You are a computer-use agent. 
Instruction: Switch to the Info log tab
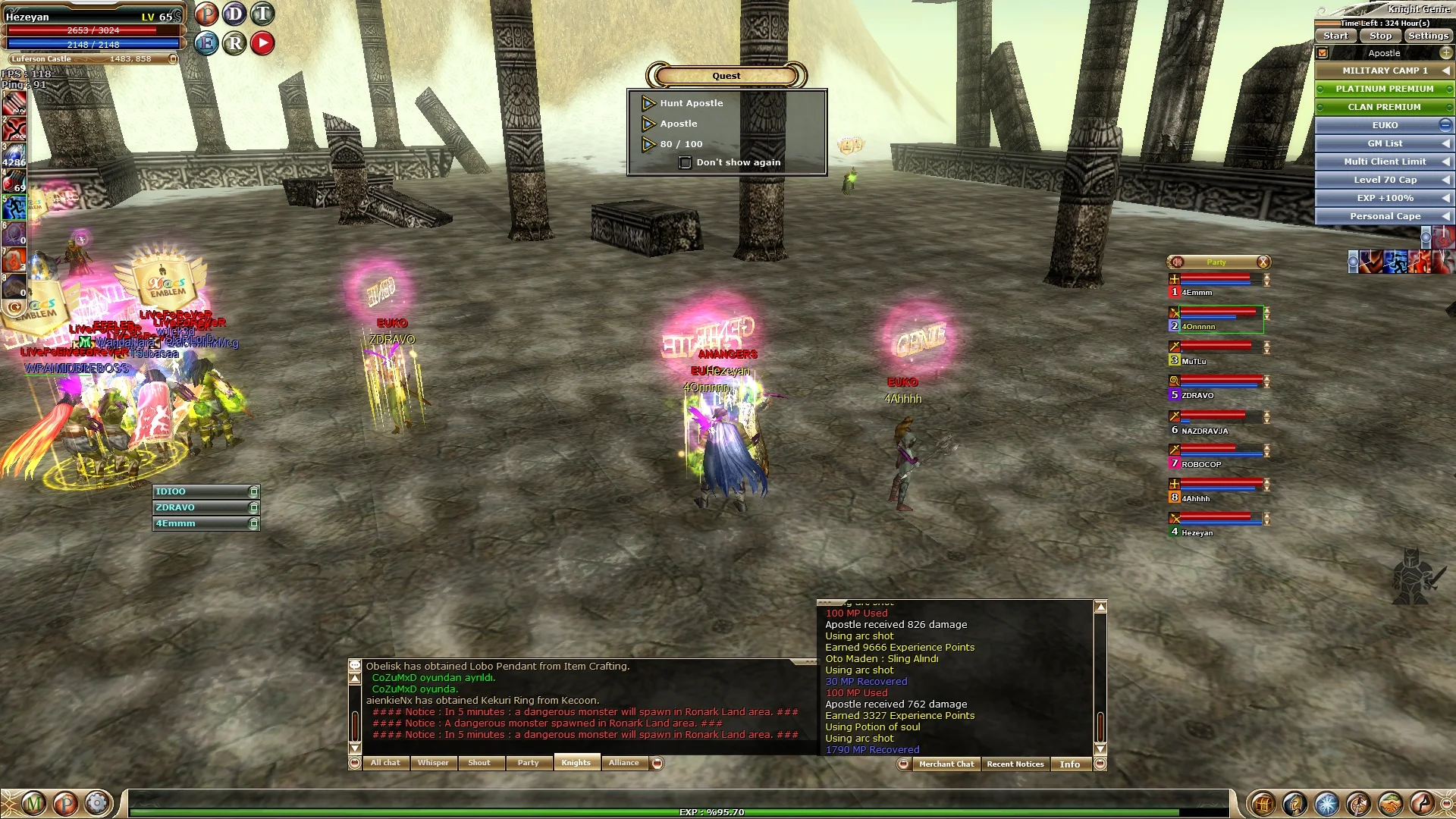pyautogui.click(x=1069, y=764)
